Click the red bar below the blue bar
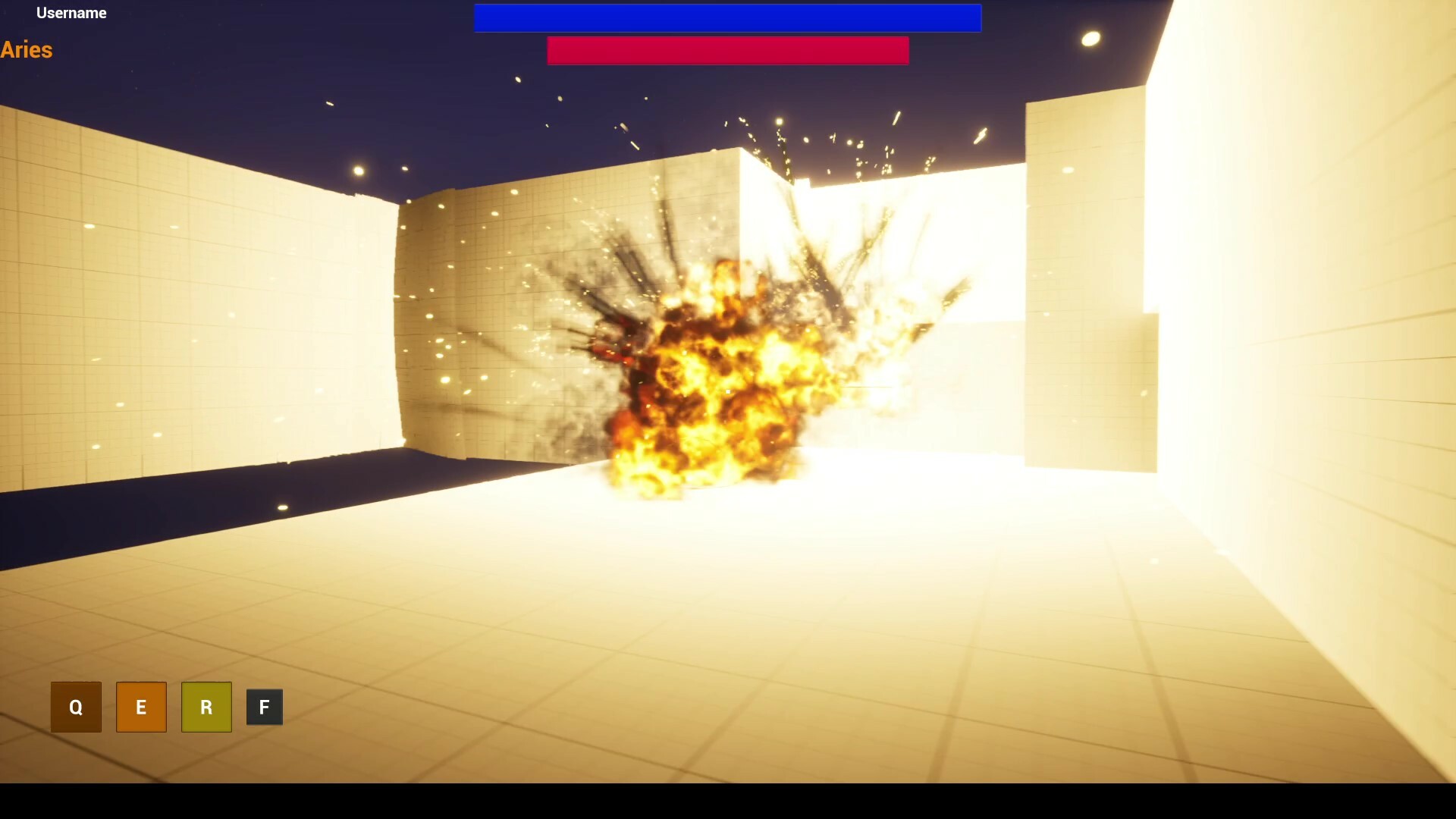Screen dimensions: 1456x819 tap(727, 51)
